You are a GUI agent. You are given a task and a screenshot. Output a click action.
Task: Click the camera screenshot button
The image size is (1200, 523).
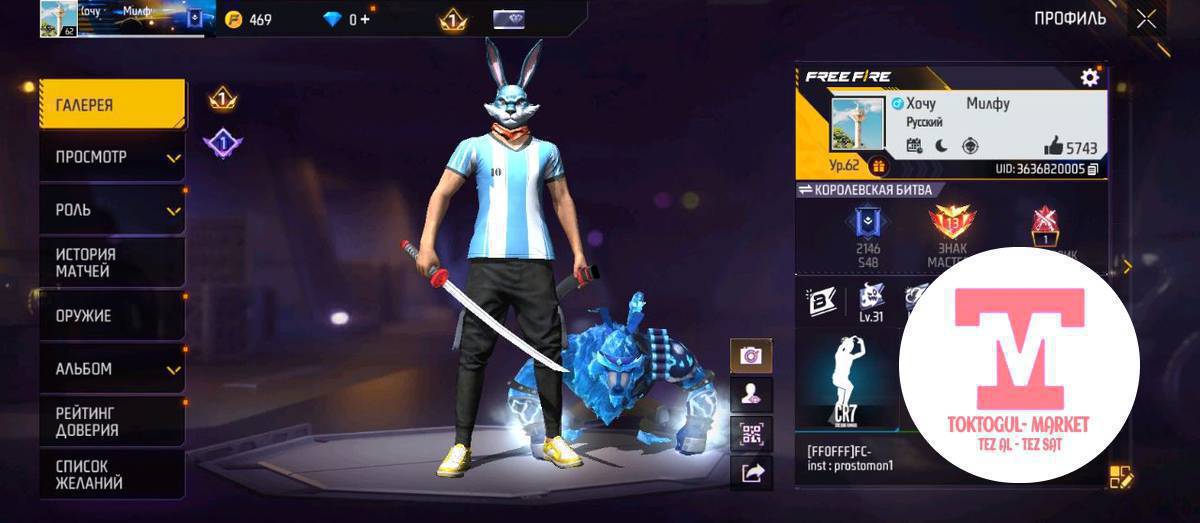coord(750,356)
